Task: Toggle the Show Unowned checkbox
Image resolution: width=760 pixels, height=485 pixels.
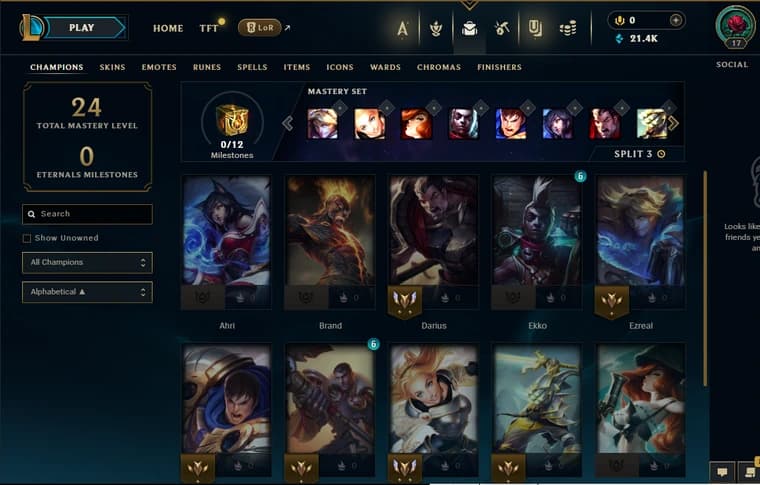Action: click(x=27, y=238)
